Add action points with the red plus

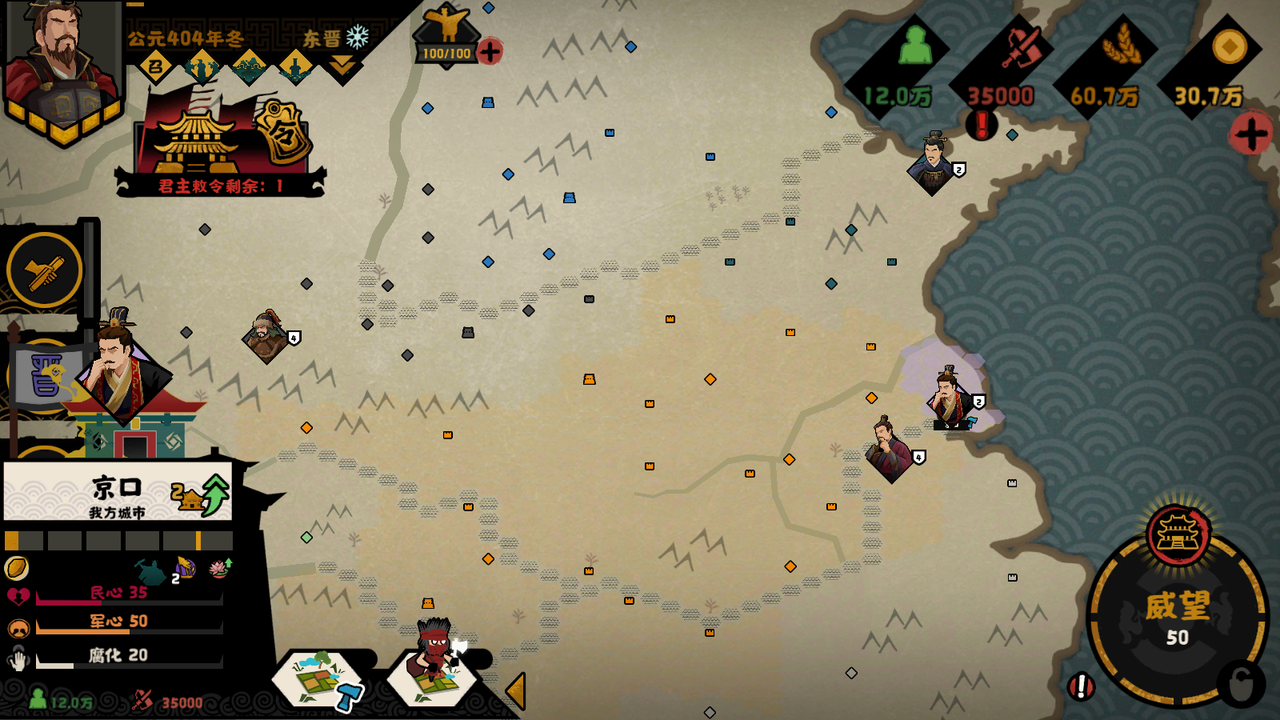(489, 51)
